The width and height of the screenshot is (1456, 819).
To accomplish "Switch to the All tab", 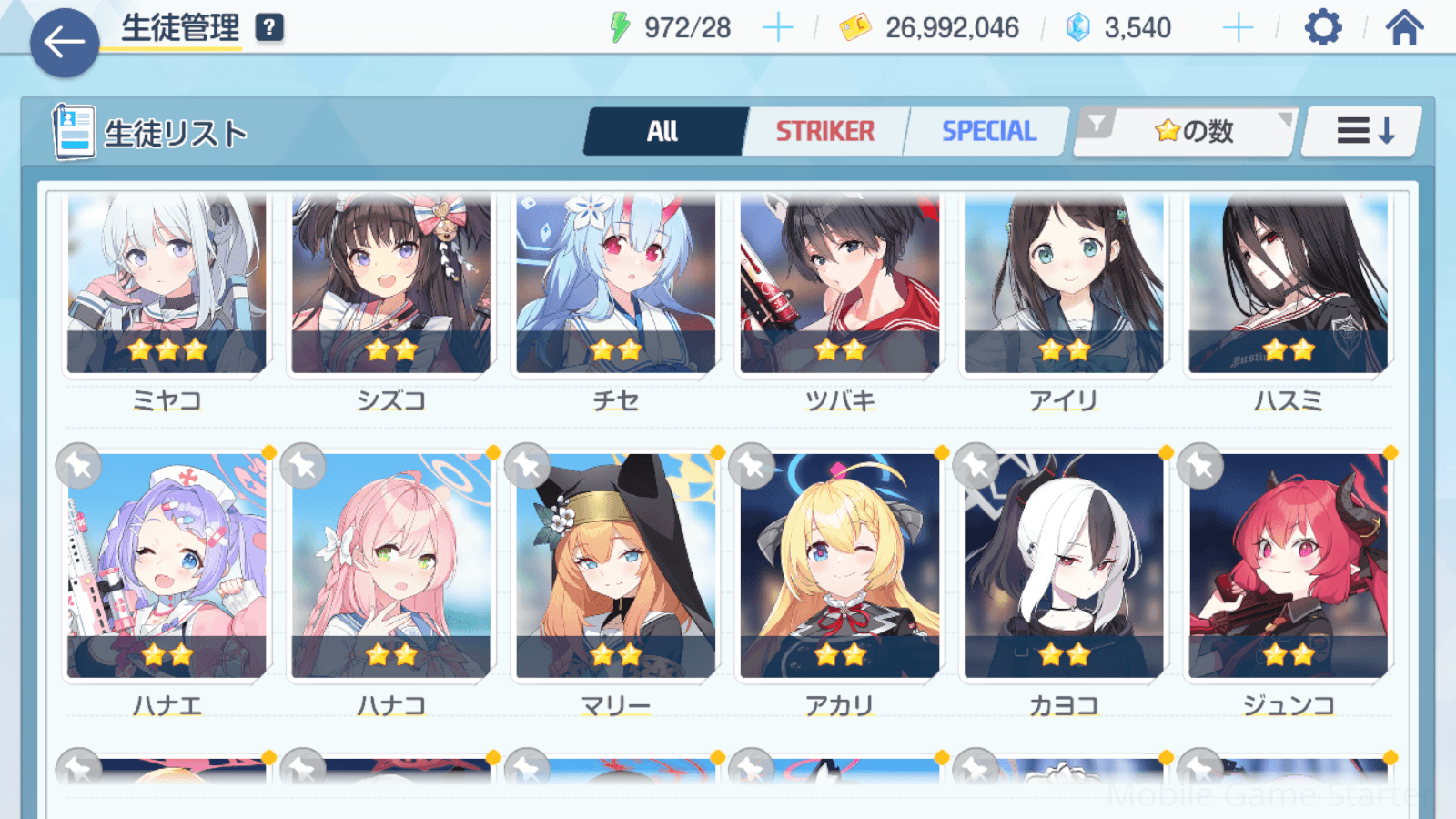I will [x=663, y=132].
